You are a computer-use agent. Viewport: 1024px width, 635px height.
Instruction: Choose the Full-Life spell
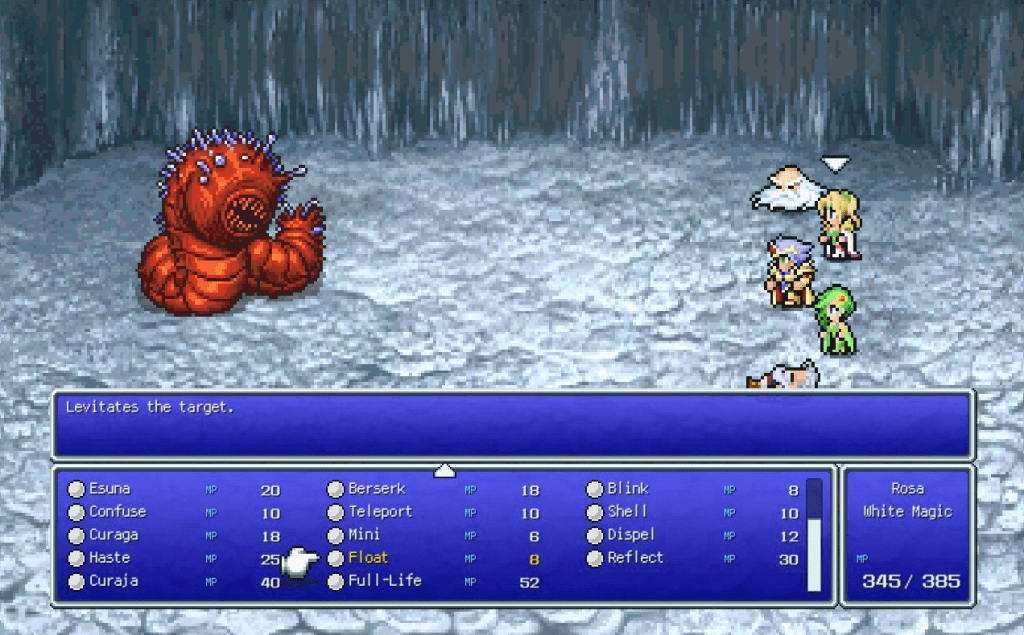pyautogui.click(x=384, y=581)
